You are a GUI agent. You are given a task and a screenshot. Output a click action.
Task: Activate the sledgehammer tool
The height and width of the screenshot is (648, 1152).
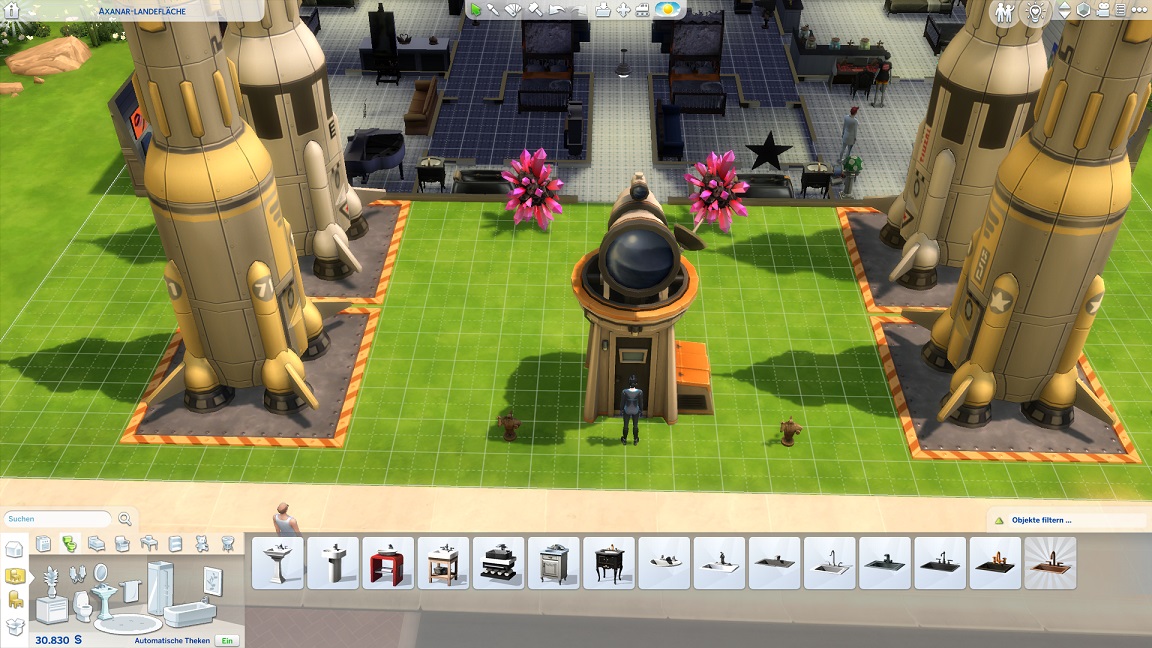tap(535, 10)
